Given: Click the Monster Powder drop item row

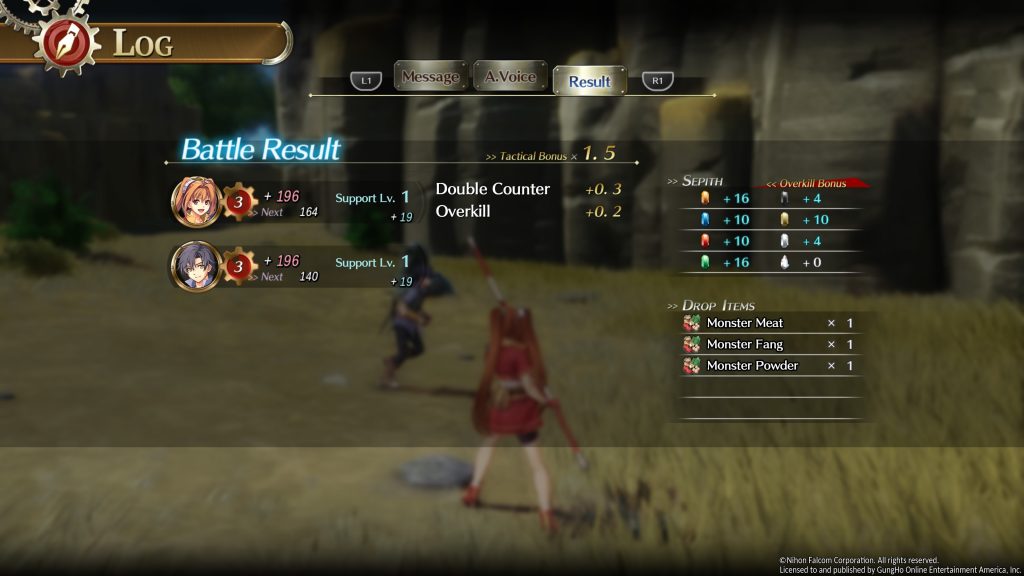Looking at the screenshot, I should 768,366.
